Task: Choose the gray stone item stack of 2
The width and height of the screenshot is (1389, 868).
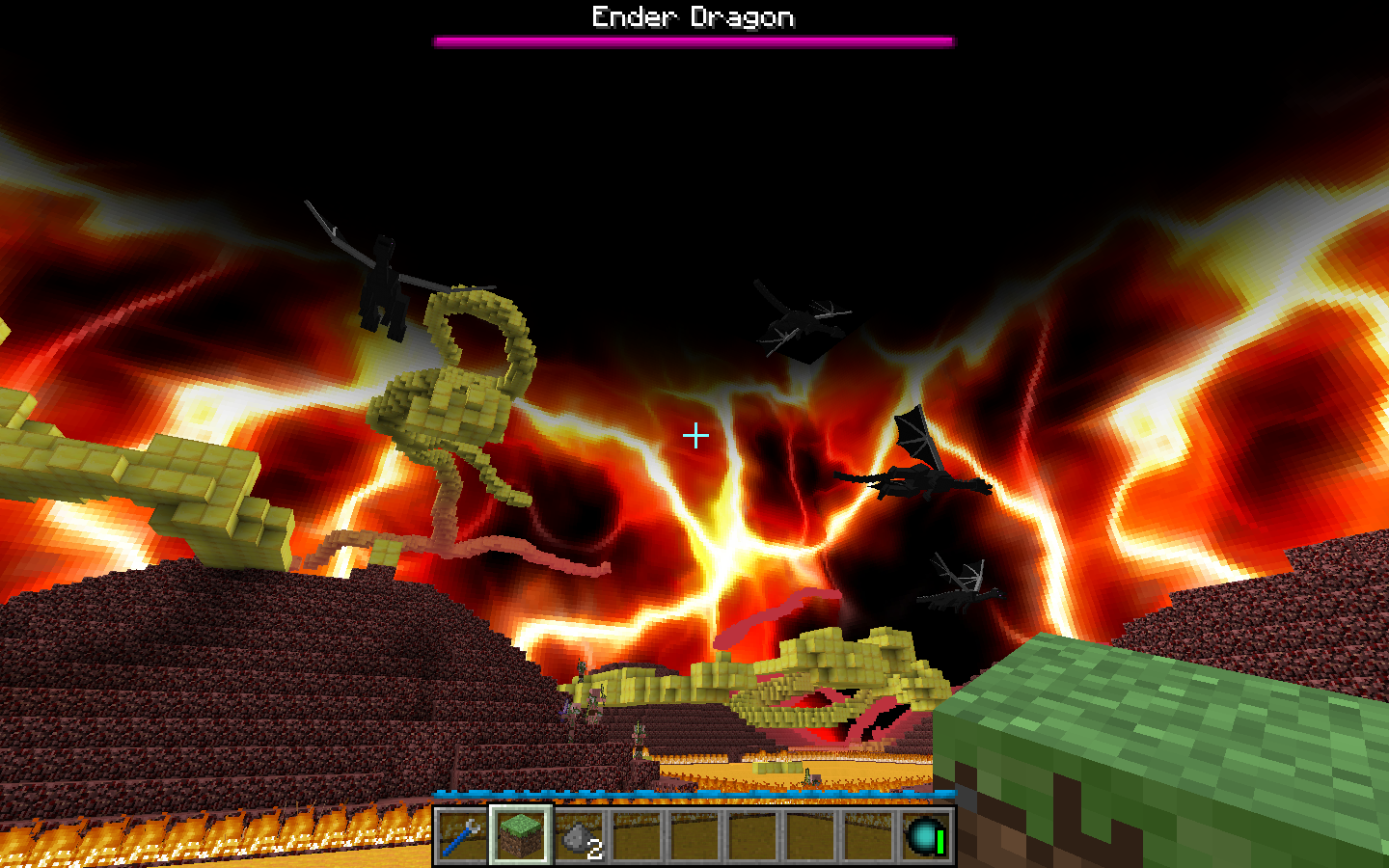Action: click(580, 835)
